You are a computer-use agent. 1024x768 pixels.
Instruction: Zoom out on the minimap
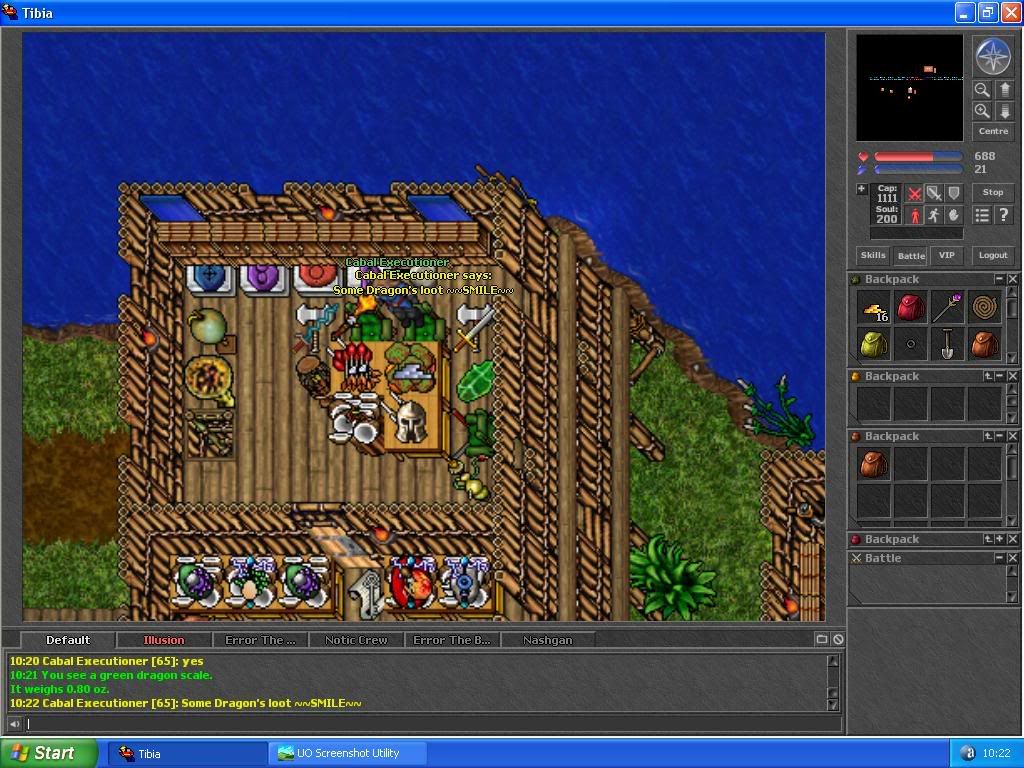click(982, 90)
